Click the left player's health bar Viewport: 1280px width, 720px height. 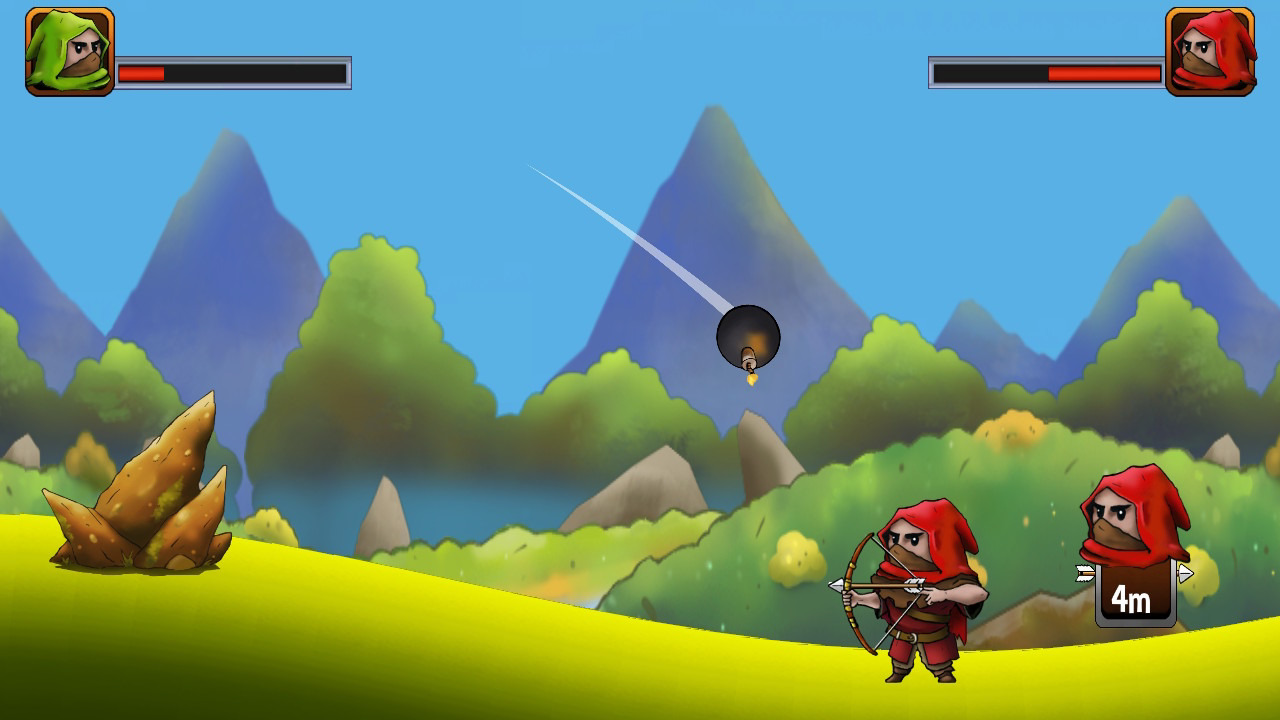pos(235,71)
